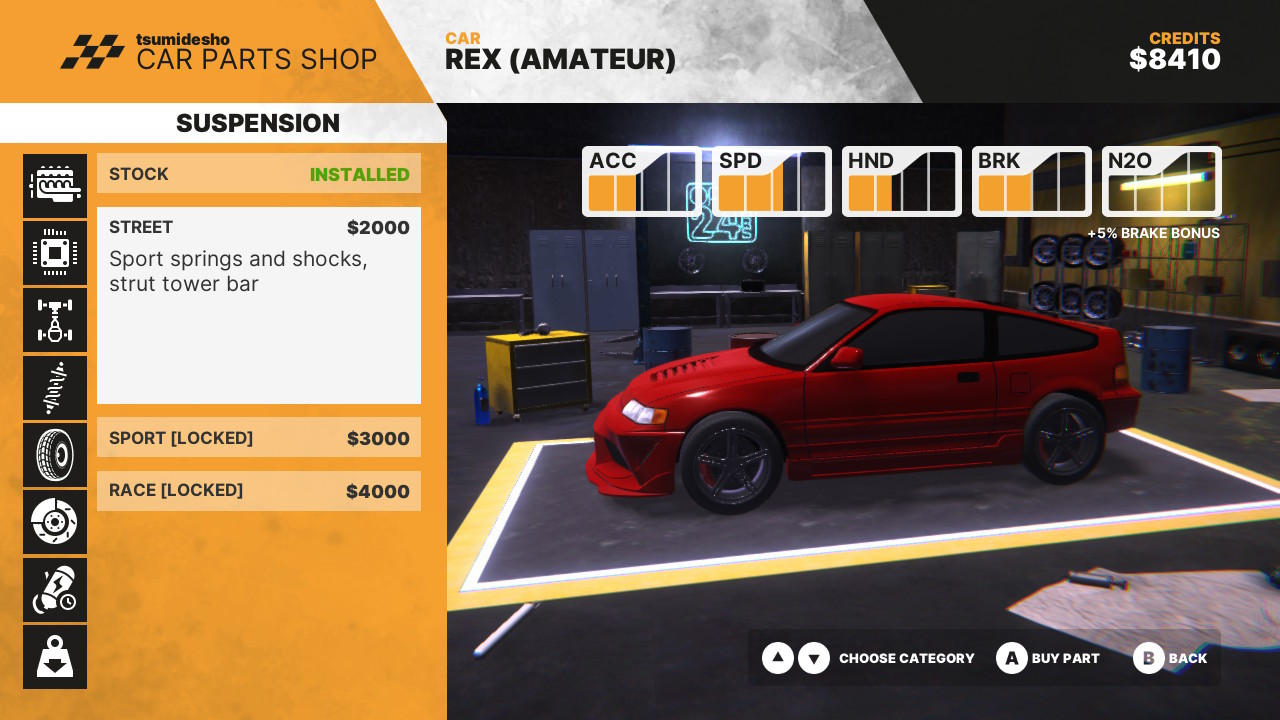Switch to the brake disc category
The width and height of the screenshot is (1280, 720).
coord(55,522)
